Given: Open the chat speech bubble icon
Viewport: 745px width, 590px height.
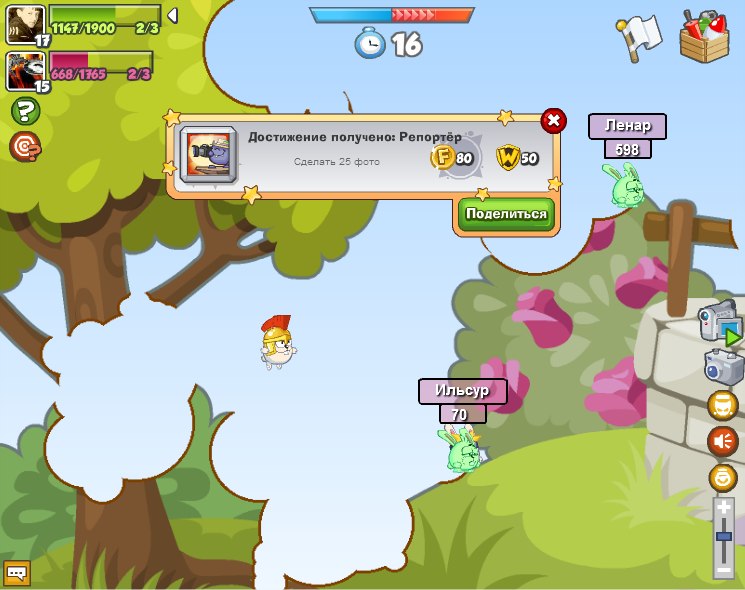Looking at the screenshot, I should point(17,573).
